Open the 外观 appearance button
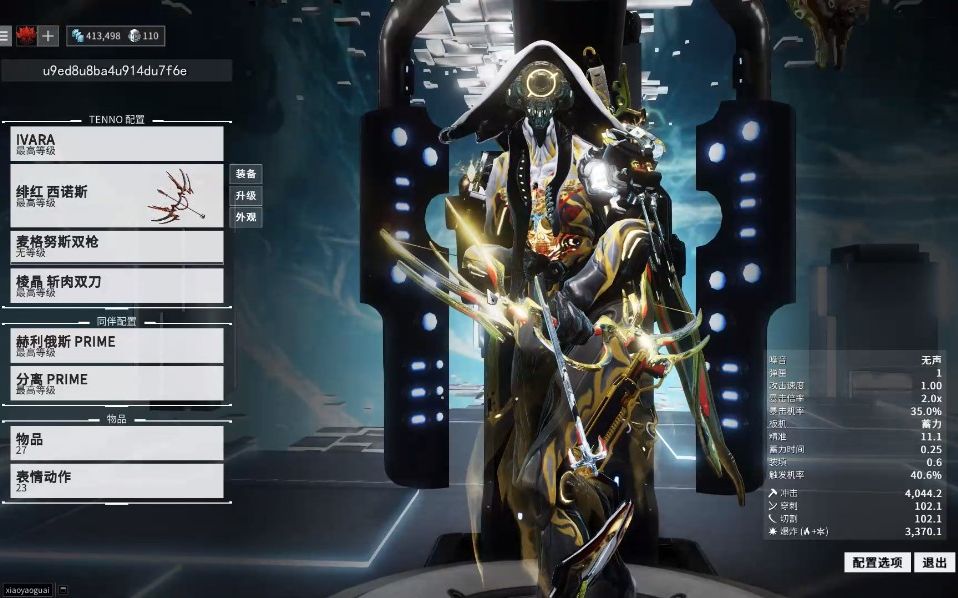The width and height of the screenshot is (958, 598). [x=246, y=217]
